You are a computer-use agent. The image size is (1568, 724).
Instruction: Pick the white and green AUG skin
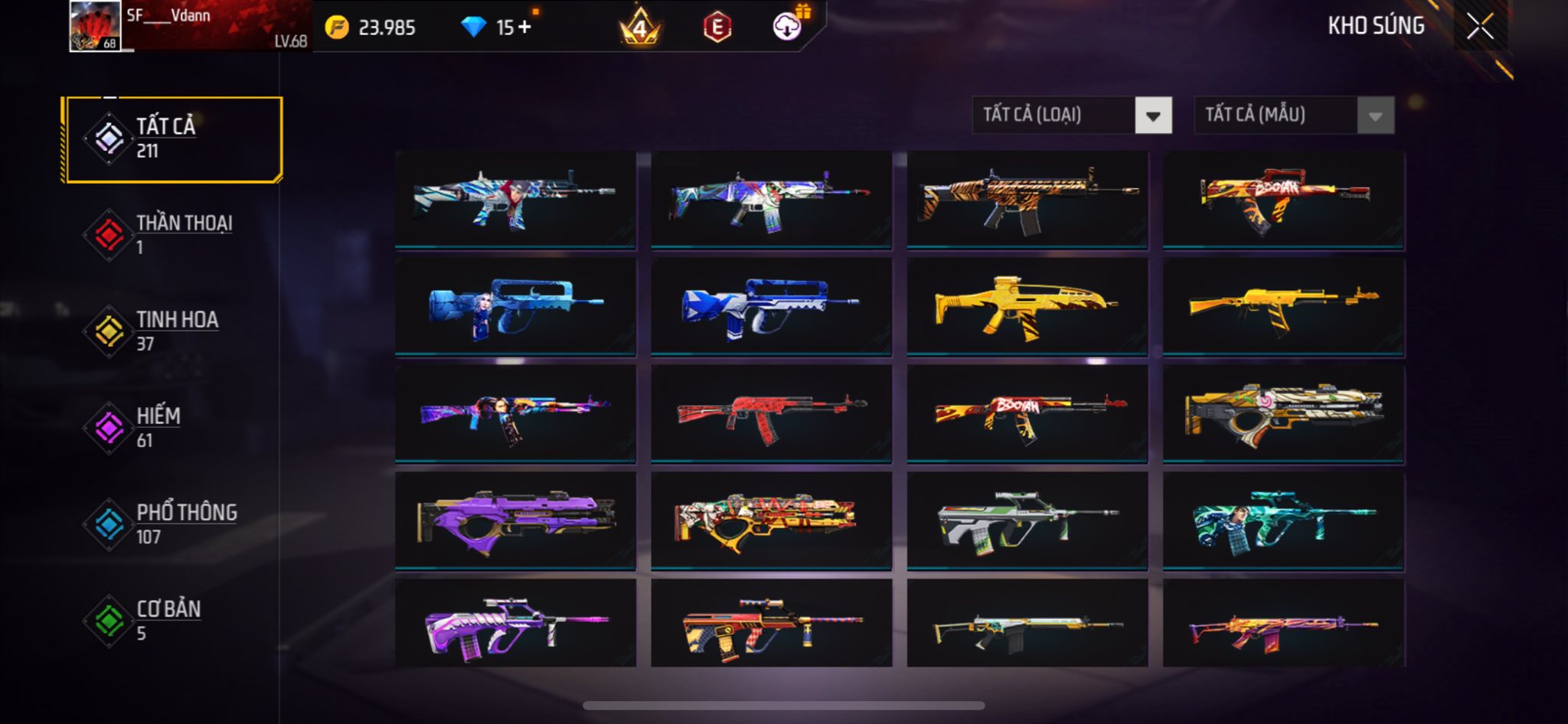coord(1027,520)
